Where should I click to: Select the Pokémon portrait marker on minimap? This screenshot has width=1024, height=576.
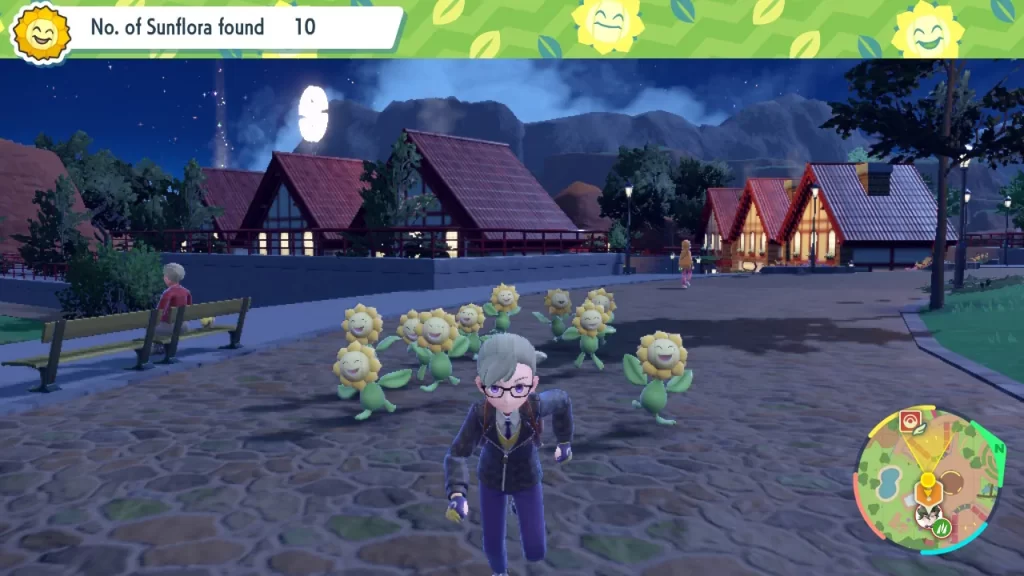point(927,515)
